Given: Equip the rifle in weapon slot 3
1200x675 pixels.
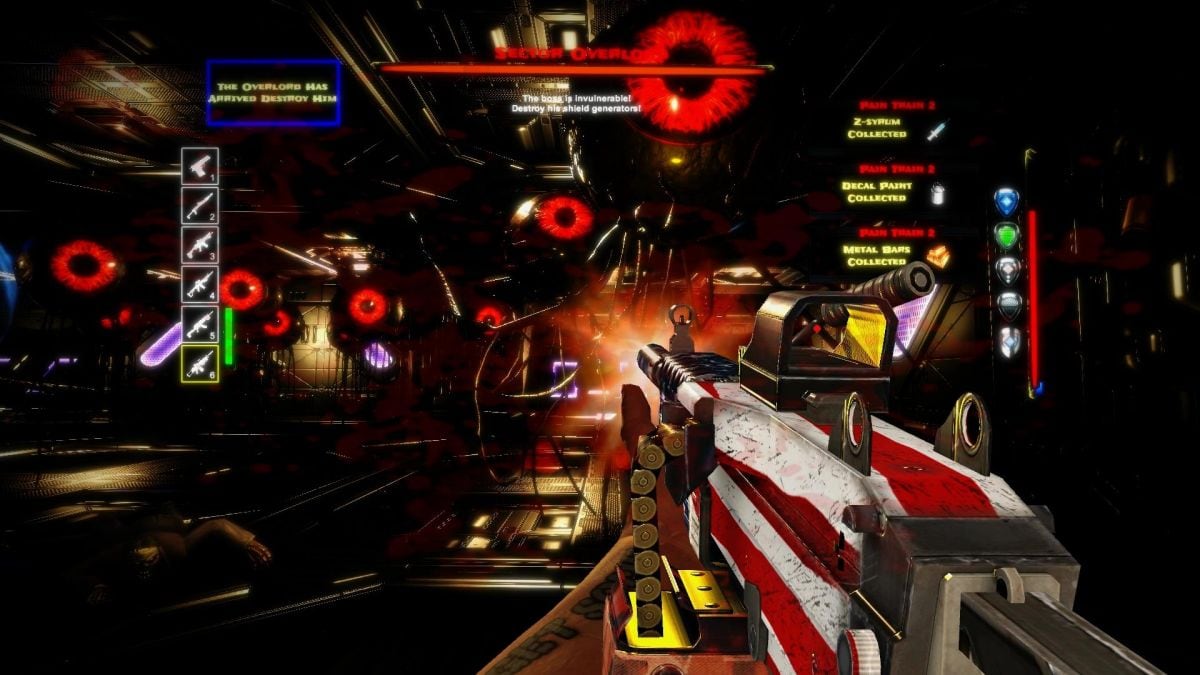Looking at the screenshot, I should pyautogui.click(x=199, y=244).
